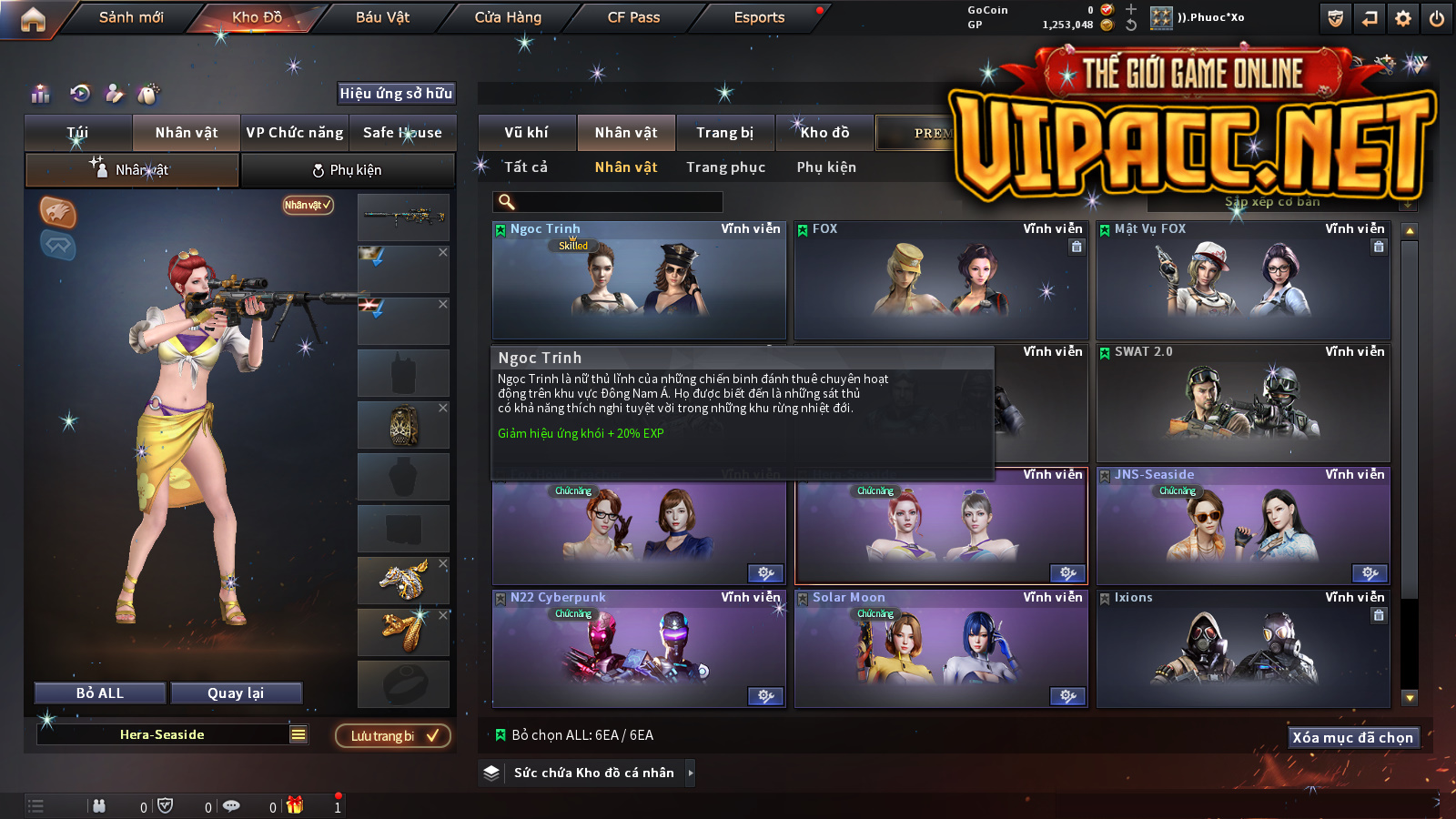Click the home icon
The height and width of the screenshot is (819, 1456).
click(33, 19)
